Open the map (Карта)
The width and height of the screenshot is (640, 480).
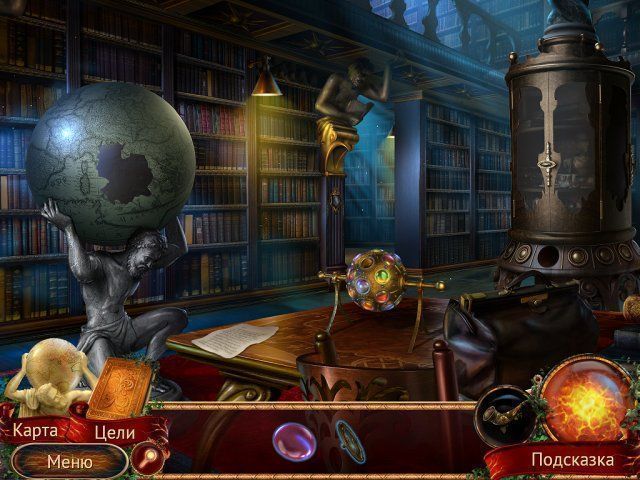click(34, 431)
